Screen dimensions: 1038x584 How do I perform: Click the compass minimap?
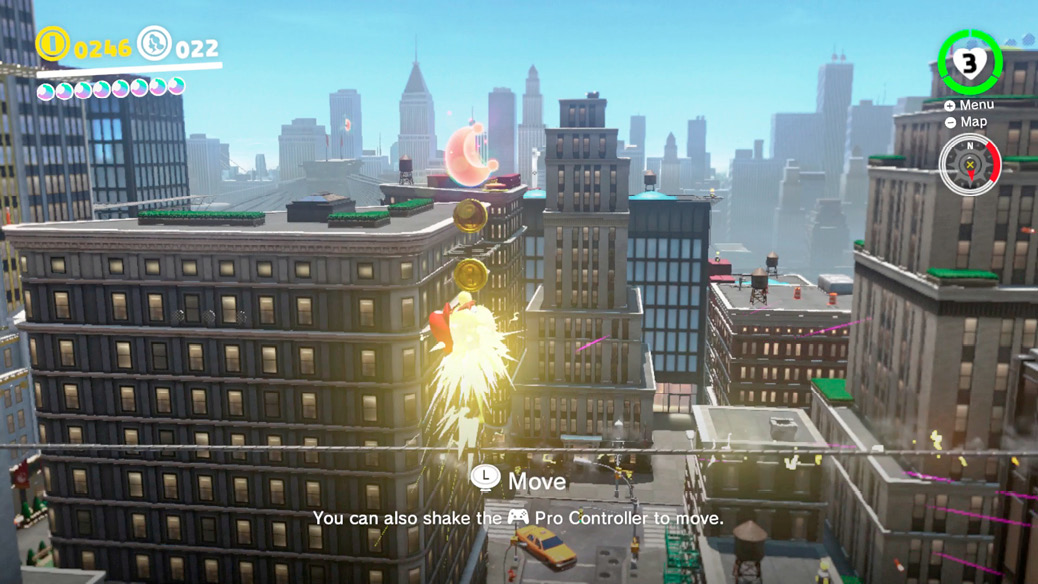click(x=970, y=165)
